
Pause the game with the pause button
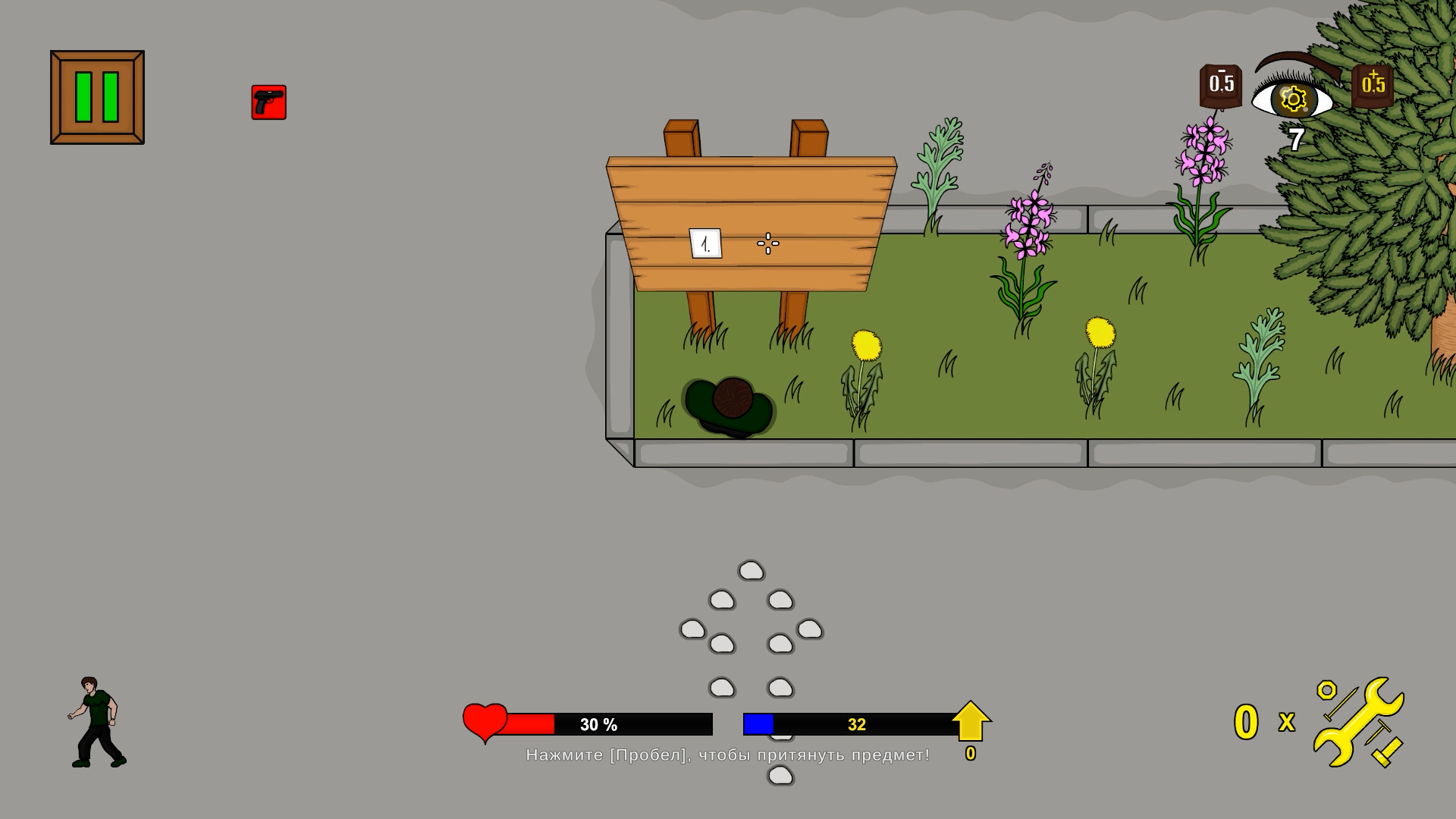click(96, 96)
